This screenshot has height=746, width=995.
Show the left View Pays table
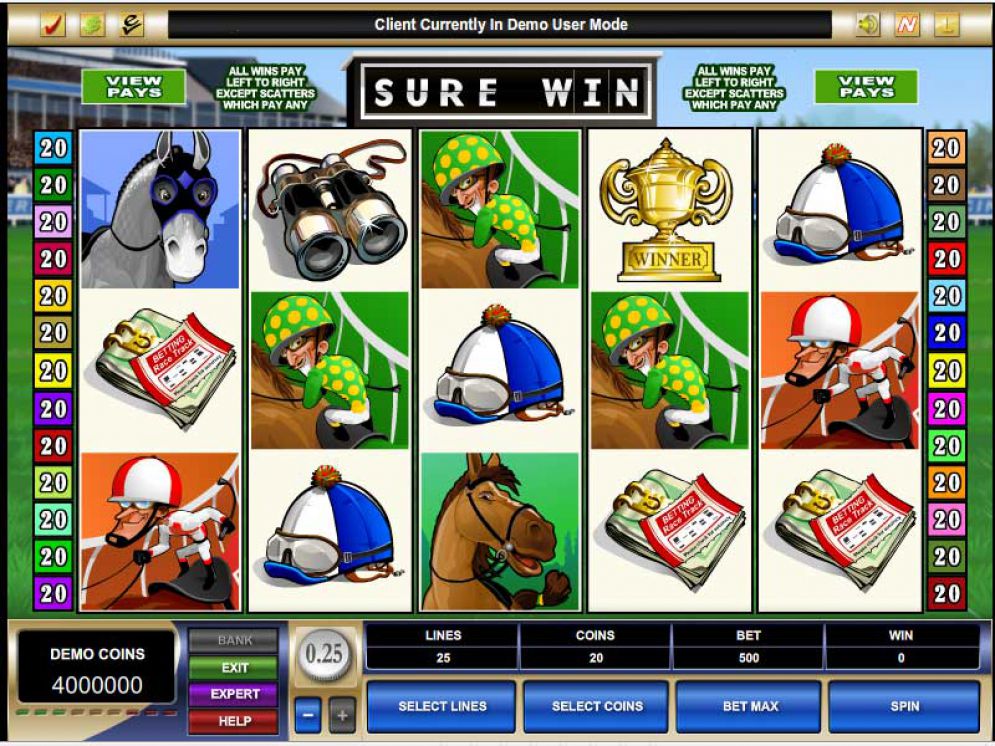[x=133, y=87]
